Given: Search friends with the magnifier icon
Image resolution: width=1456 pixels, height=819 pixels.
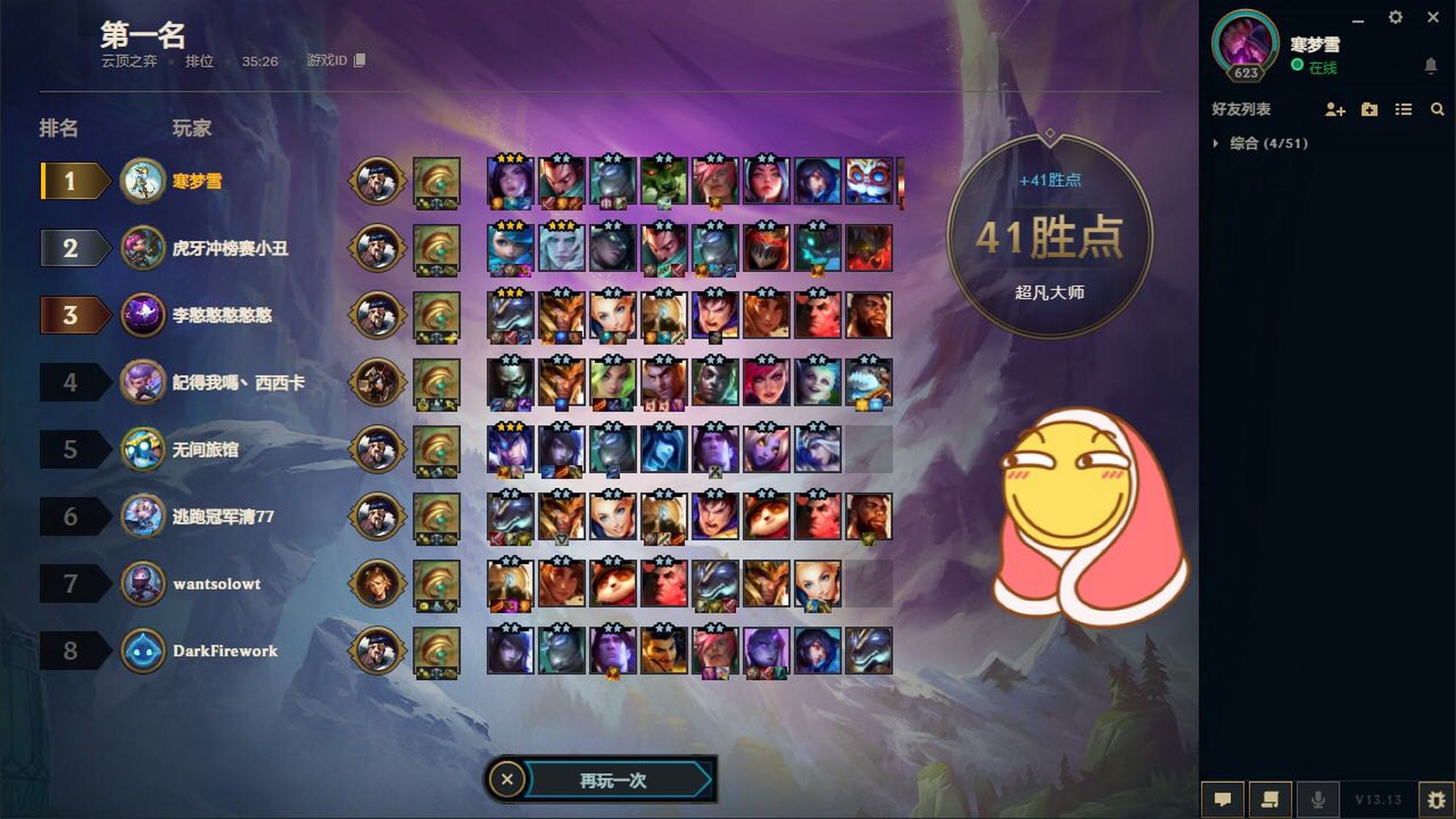Looking at the screenshot, I should [x=1437, y=110].
